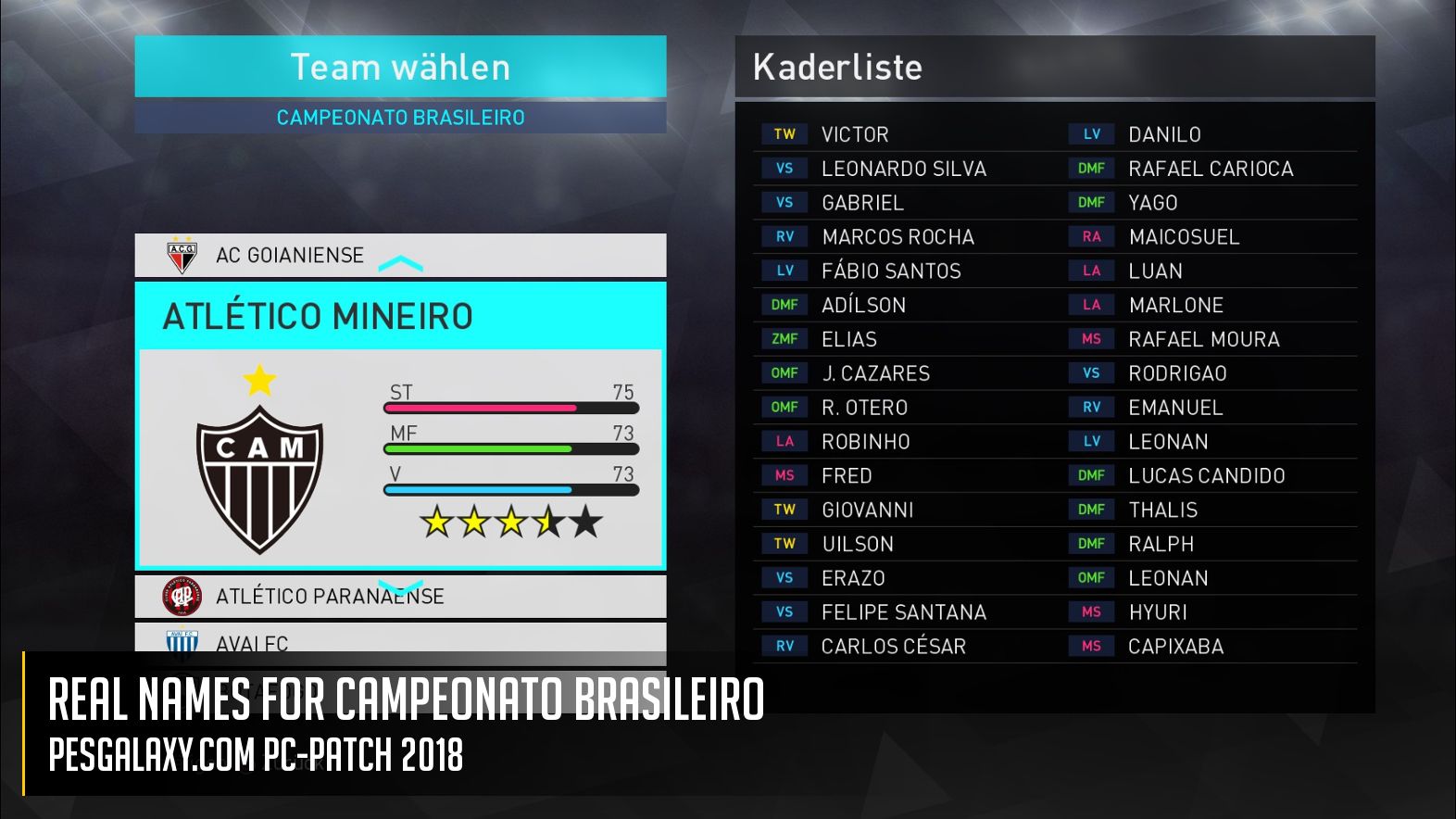Pick Fábio Santos from the roster
This screenshot has width=1456, height=819.
891,271
